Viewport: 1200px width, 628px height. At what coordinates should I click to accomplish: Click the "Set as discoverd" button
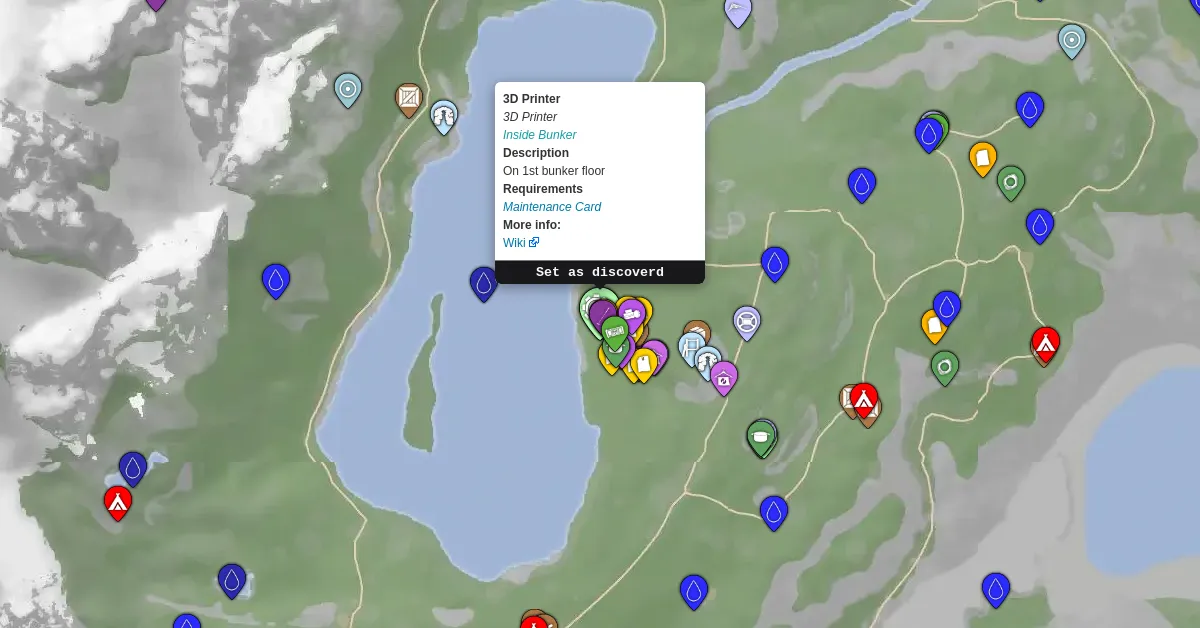pyautogui.click(x=599, y=272)
